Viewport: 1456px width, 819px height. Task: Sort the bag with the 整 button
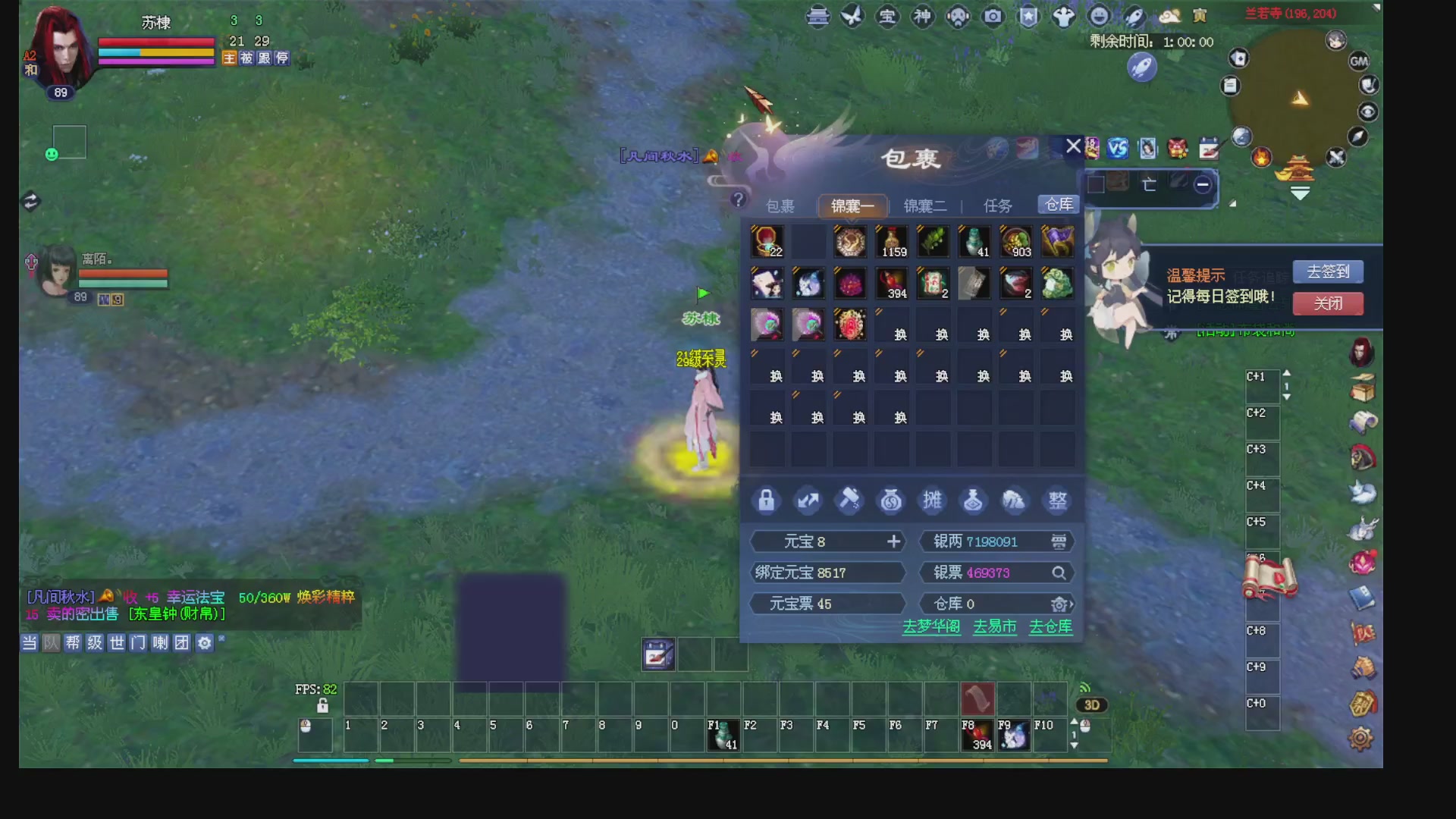point(1057,500)
